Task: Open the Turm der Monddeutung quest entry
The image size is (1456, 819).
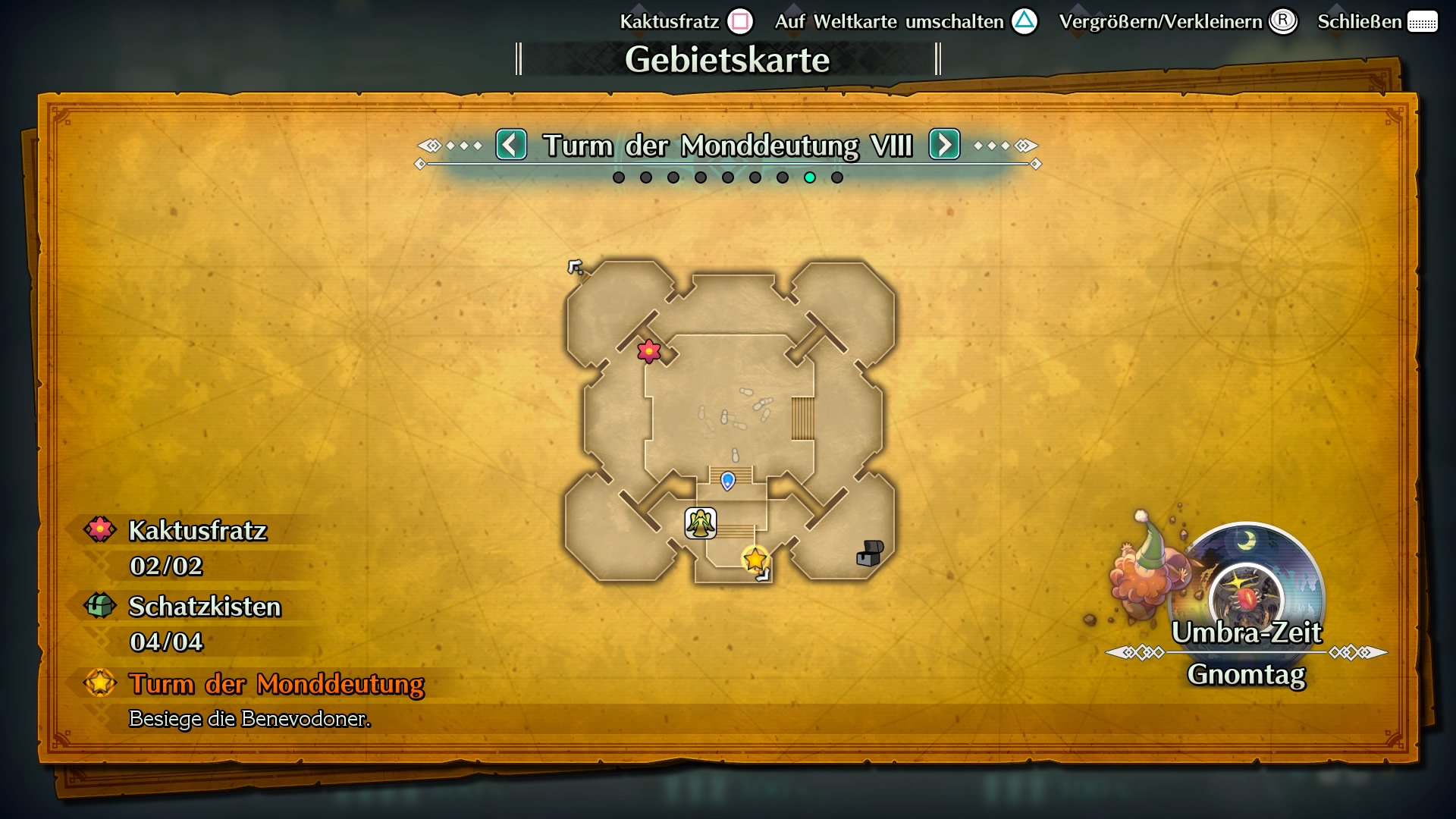Action: (276, 685)
